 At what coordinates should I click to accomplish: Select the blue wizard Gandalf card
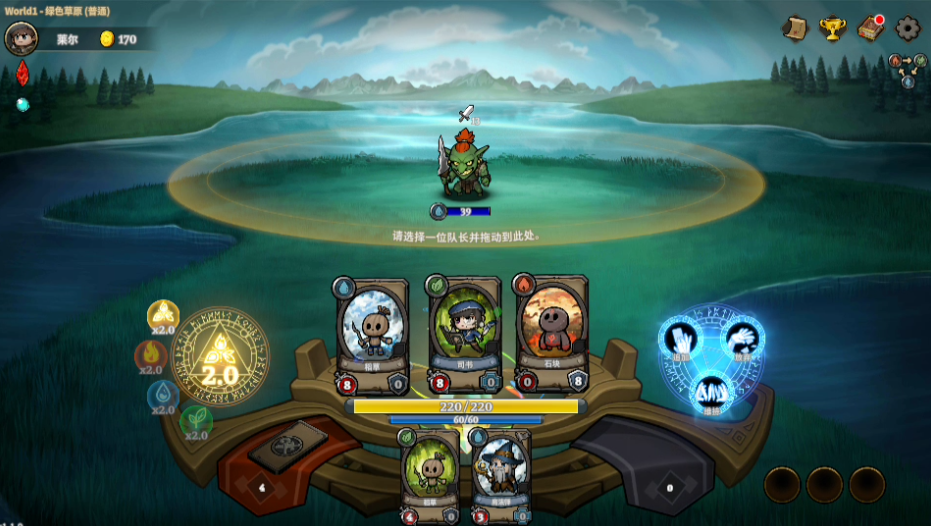(498, 474)
